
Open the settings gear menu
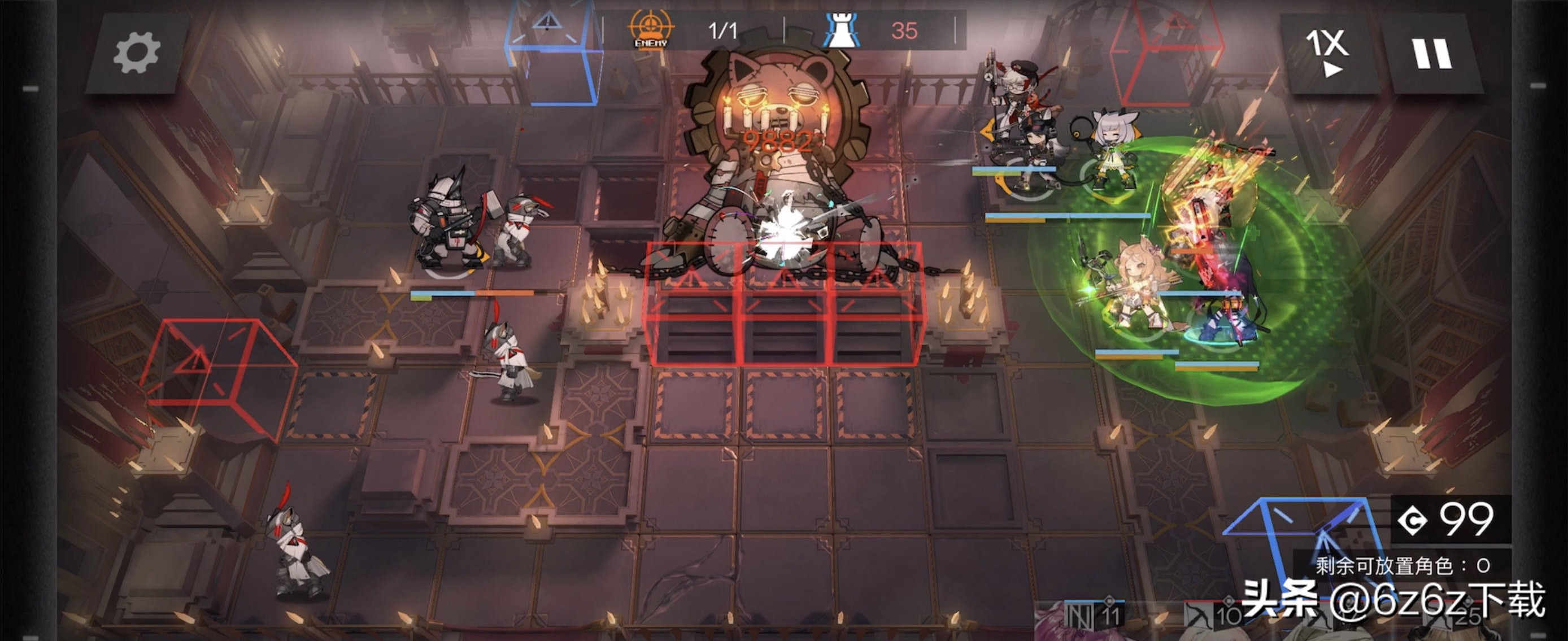[x=136, y=54]
